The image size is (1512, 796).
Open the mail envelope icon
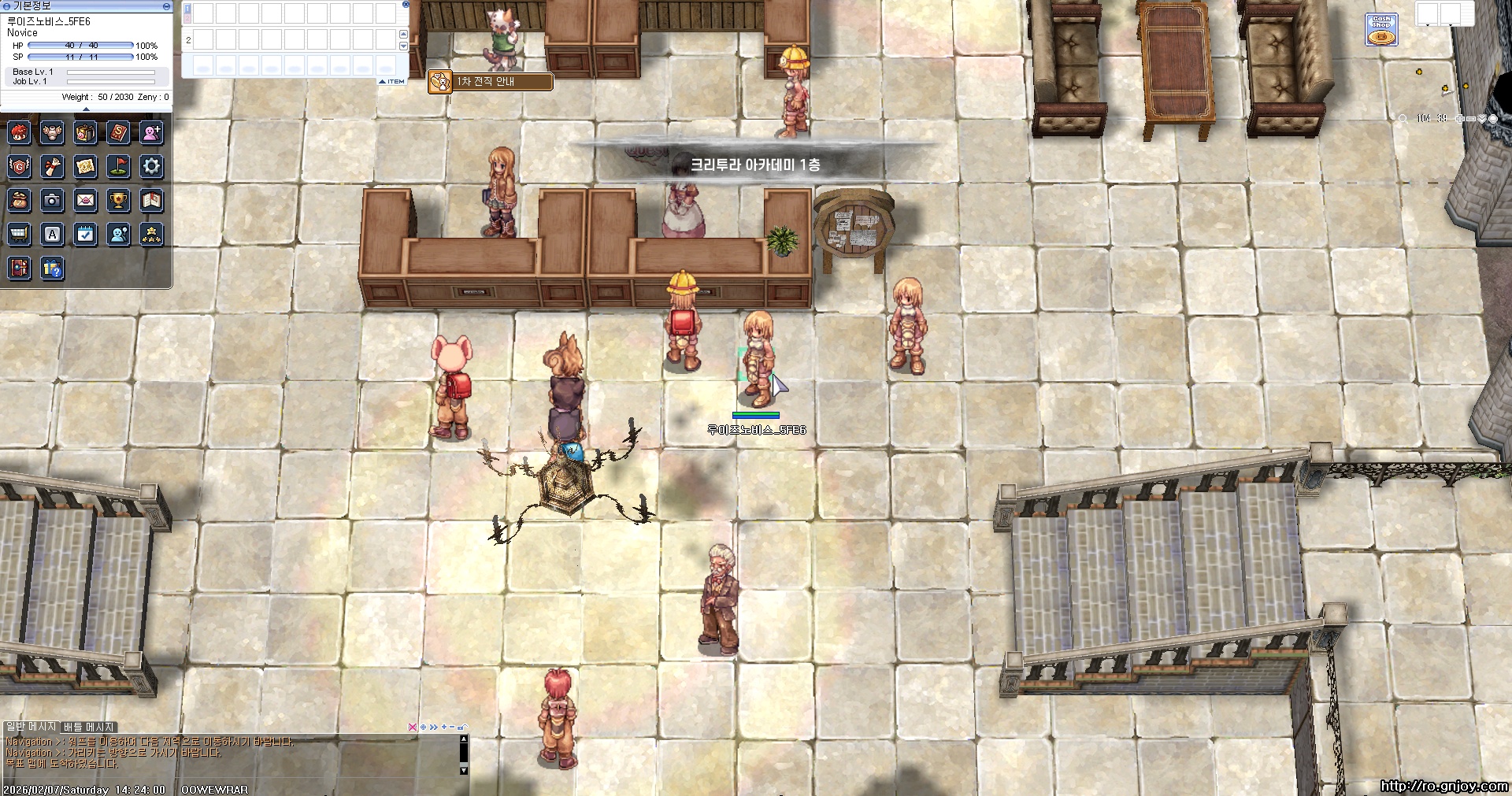pyautogui.click(x=85, y=201)
